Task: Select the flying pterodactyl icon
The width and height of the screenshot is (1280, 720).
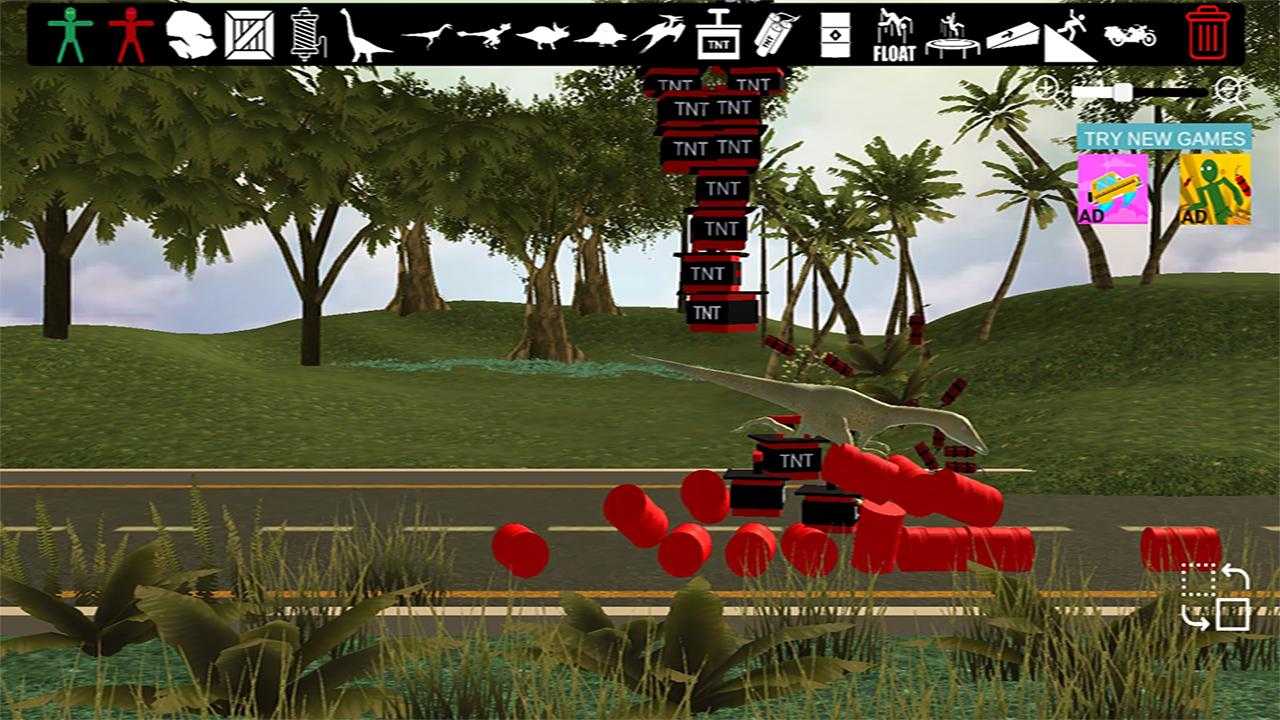Action: (x=659, y=35)
